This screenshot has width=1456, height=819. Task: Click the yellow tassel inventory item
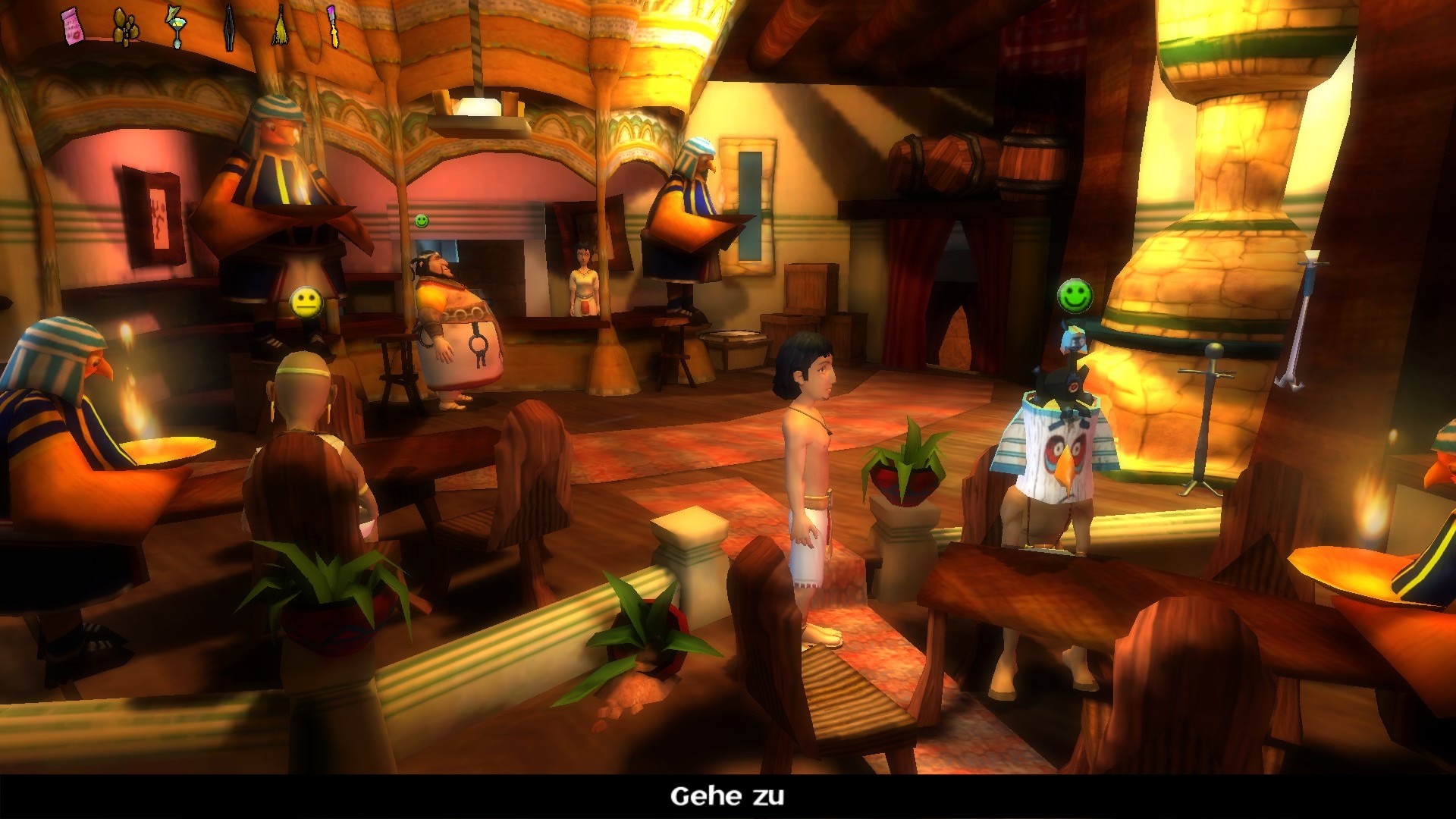(x=281, y=28)
